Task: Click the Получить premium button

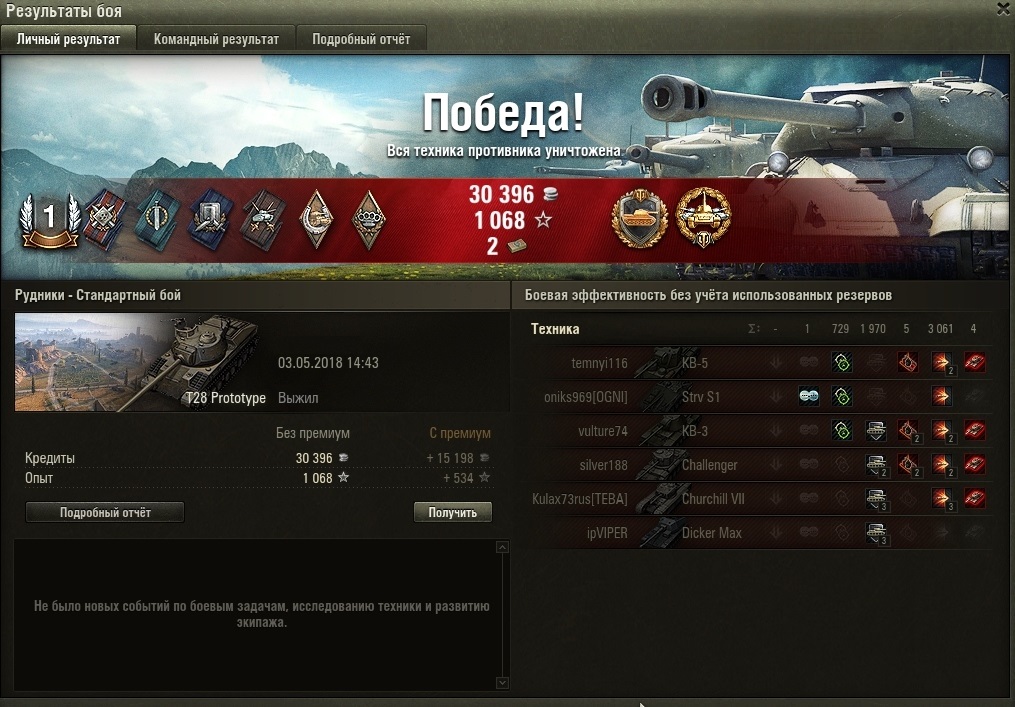Action: coord(453,512)
